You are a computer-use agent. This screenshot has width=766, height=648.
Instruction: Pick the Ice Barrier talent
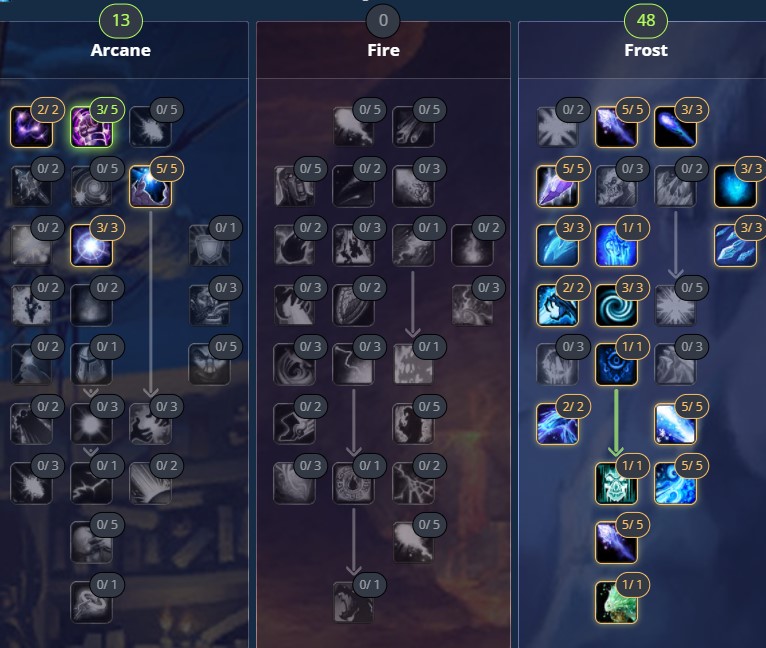(x=616, y=482)
